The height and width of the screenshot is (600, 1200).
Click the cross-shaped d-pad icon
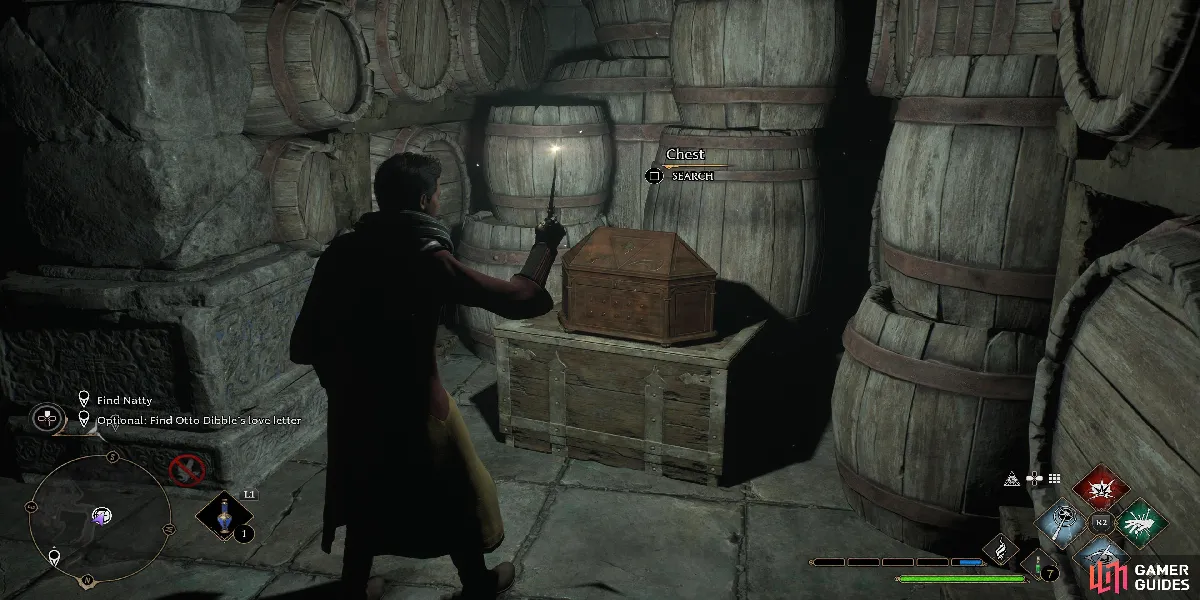1034,479
